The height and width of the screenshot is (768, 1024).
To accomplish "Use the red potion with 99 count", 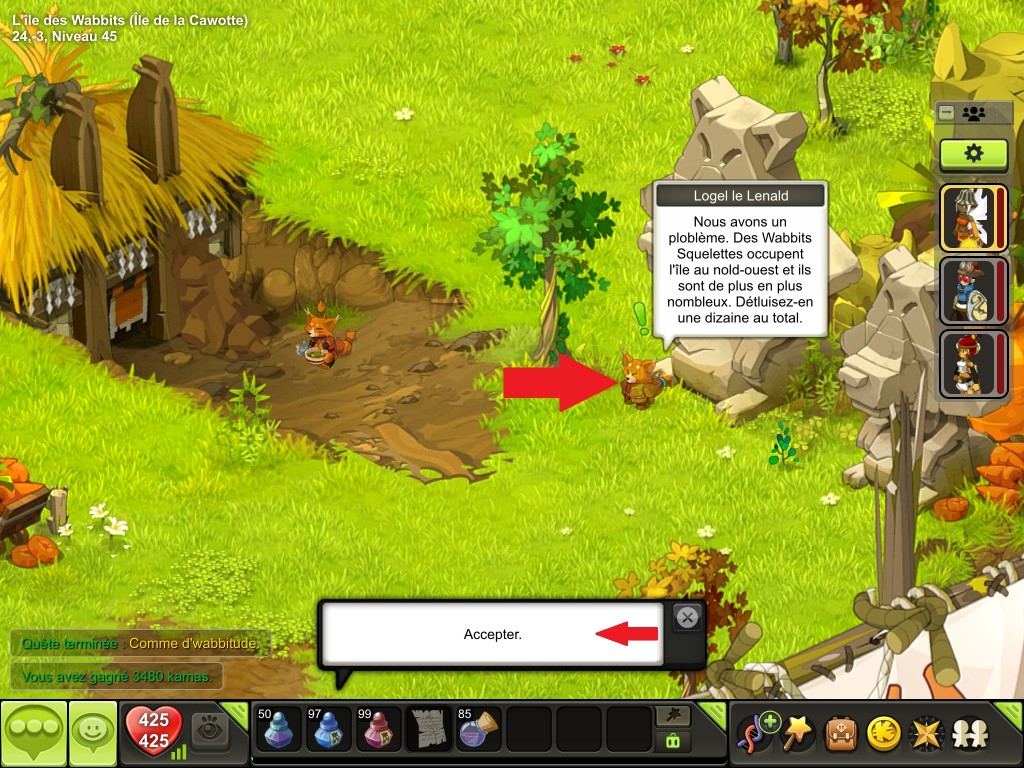I will click(x=378, y=729).
